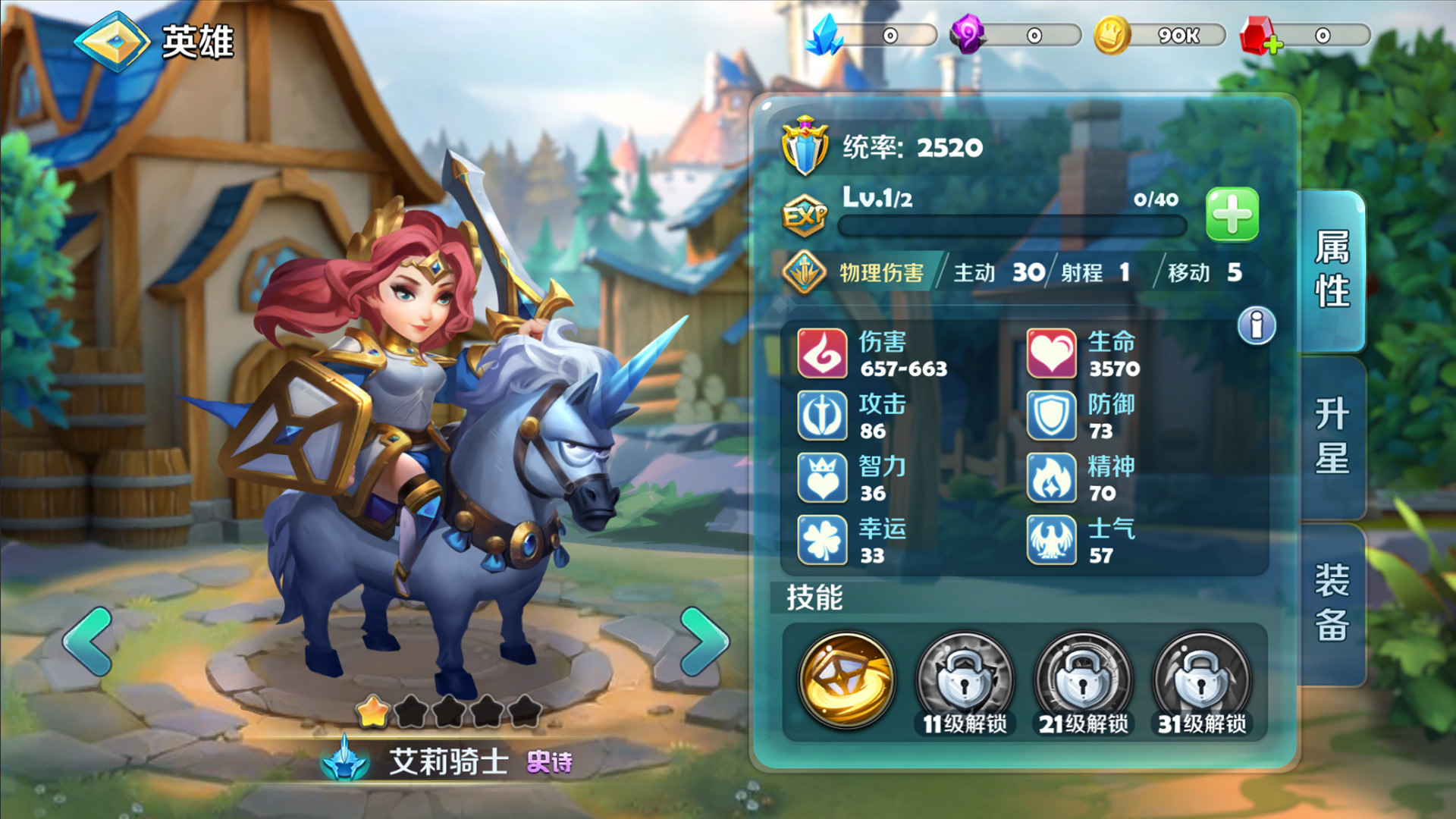
Task: Click the 伤害 damage stat icon
Action: point(821,354)
